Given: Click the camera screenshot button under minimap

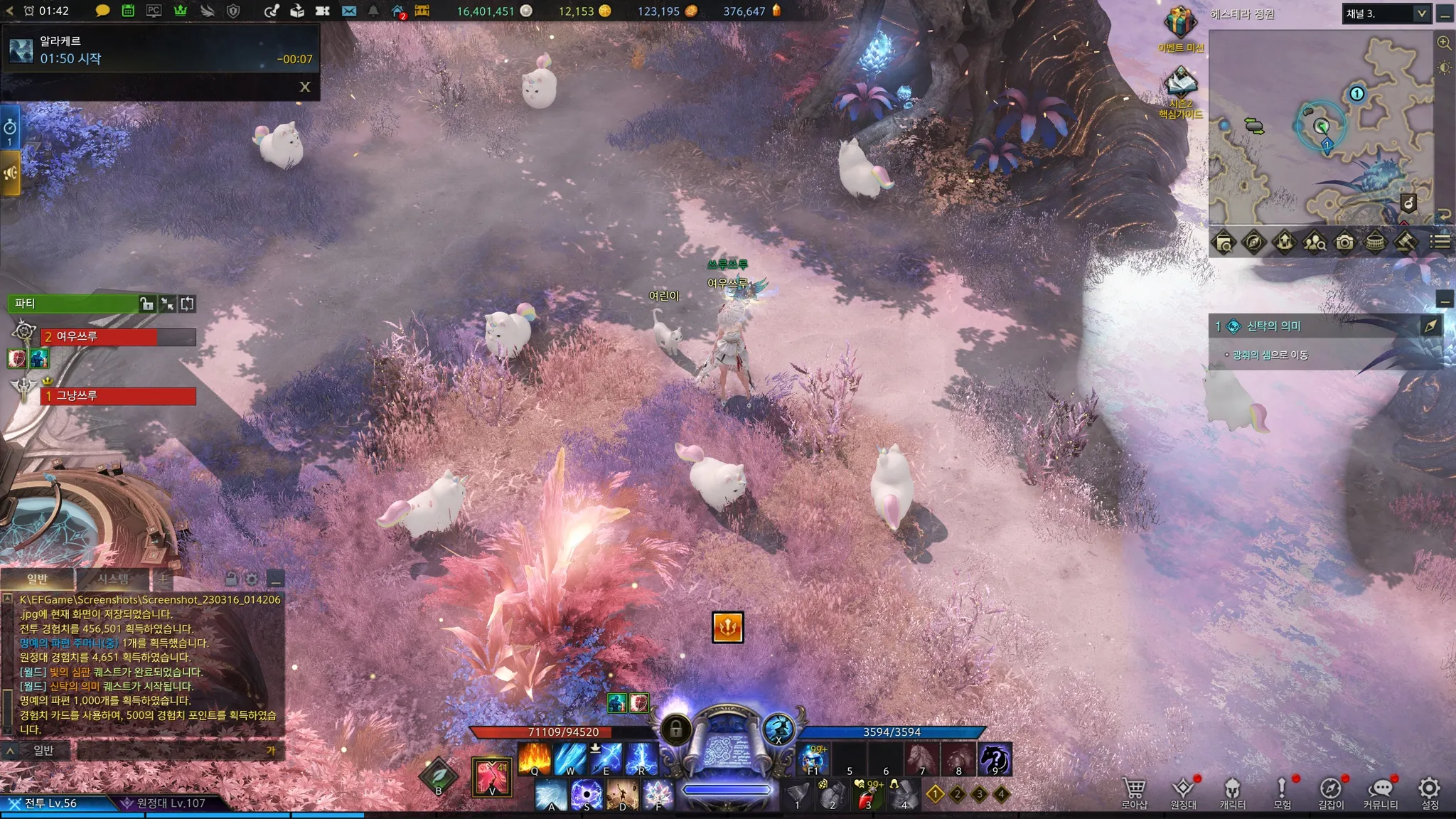Looking at the screenshot, I should click(1344, 242).
